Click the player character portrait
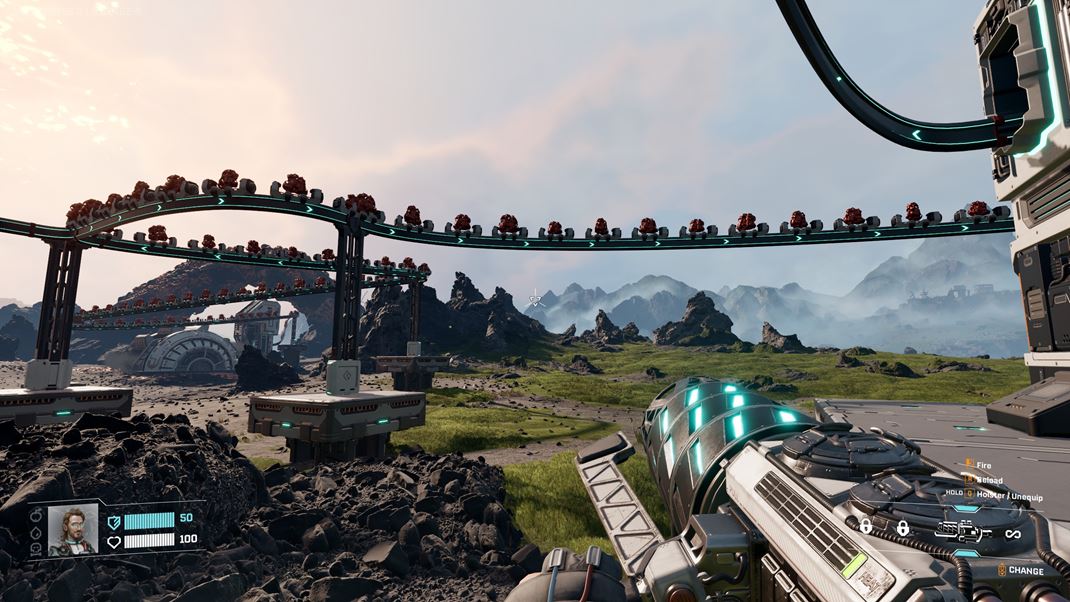 [x=73, y=529]
